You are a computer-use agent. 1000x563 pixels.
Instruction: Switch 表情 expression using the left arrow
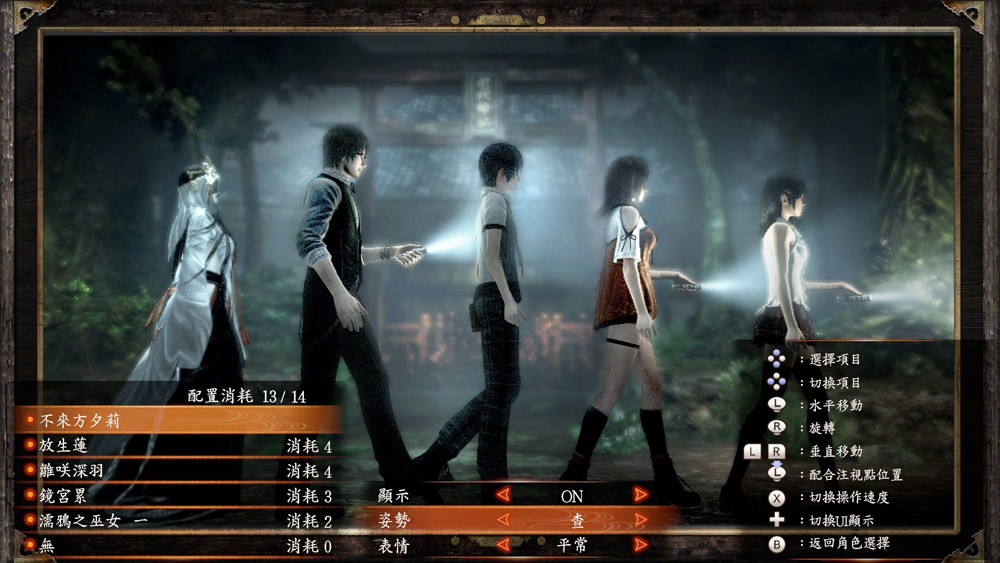(x=504, y=546)
